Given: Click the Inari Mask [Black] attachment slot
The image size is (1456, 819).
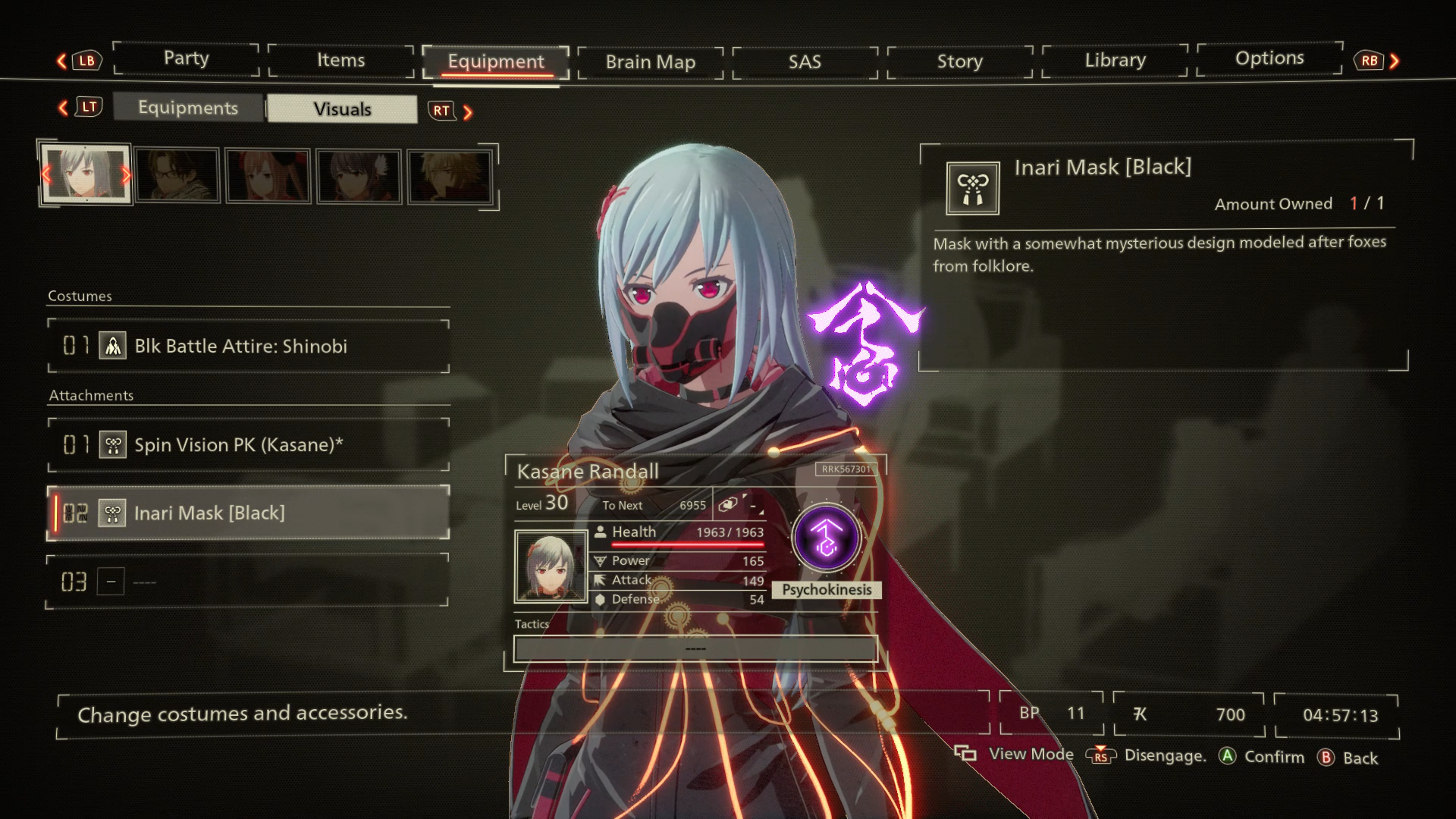Looking at the screenshot, I should (249, 513).
